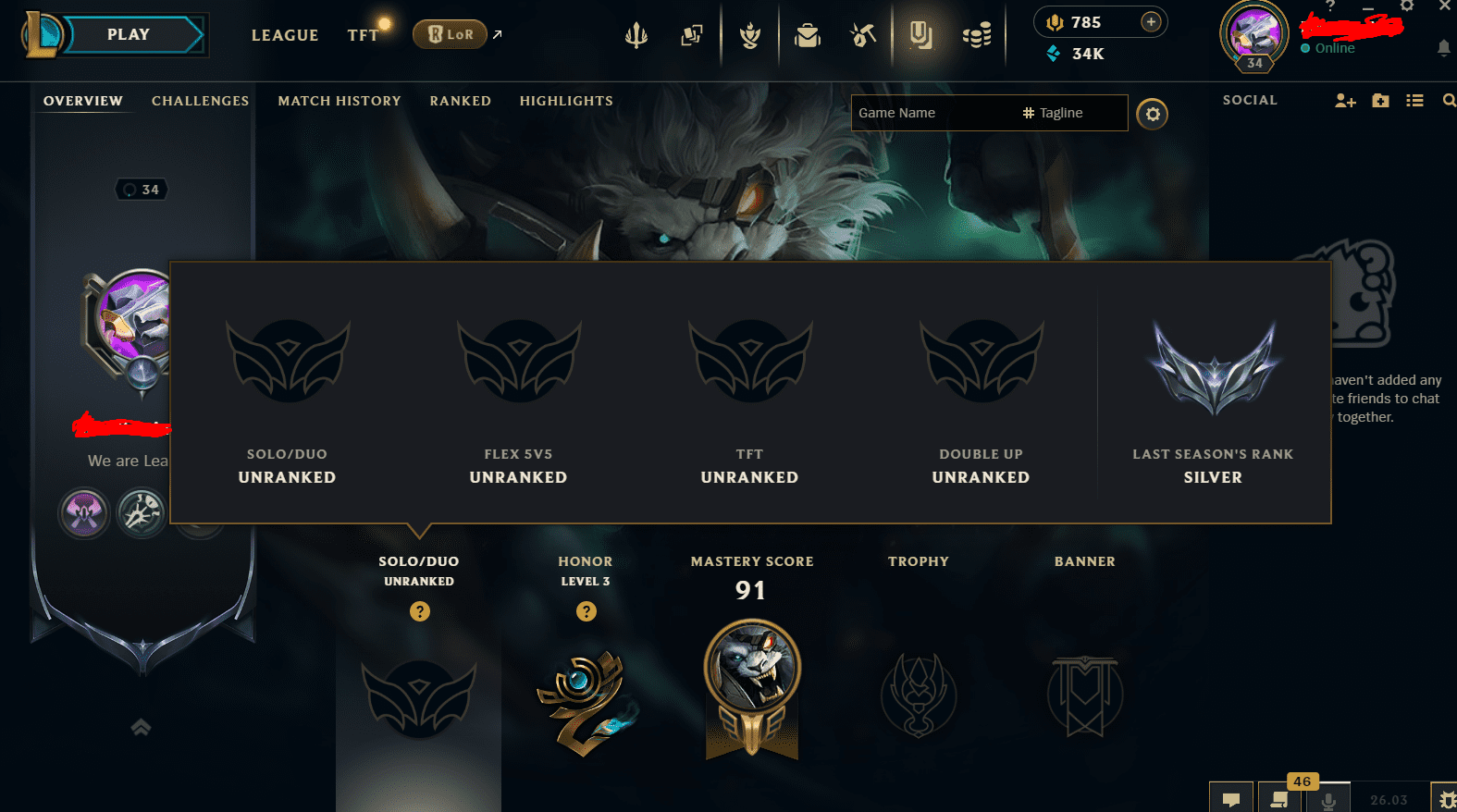Create friend group with folder-plus icon
This screenshot has height=812, width=1457.
[1379, 101]
